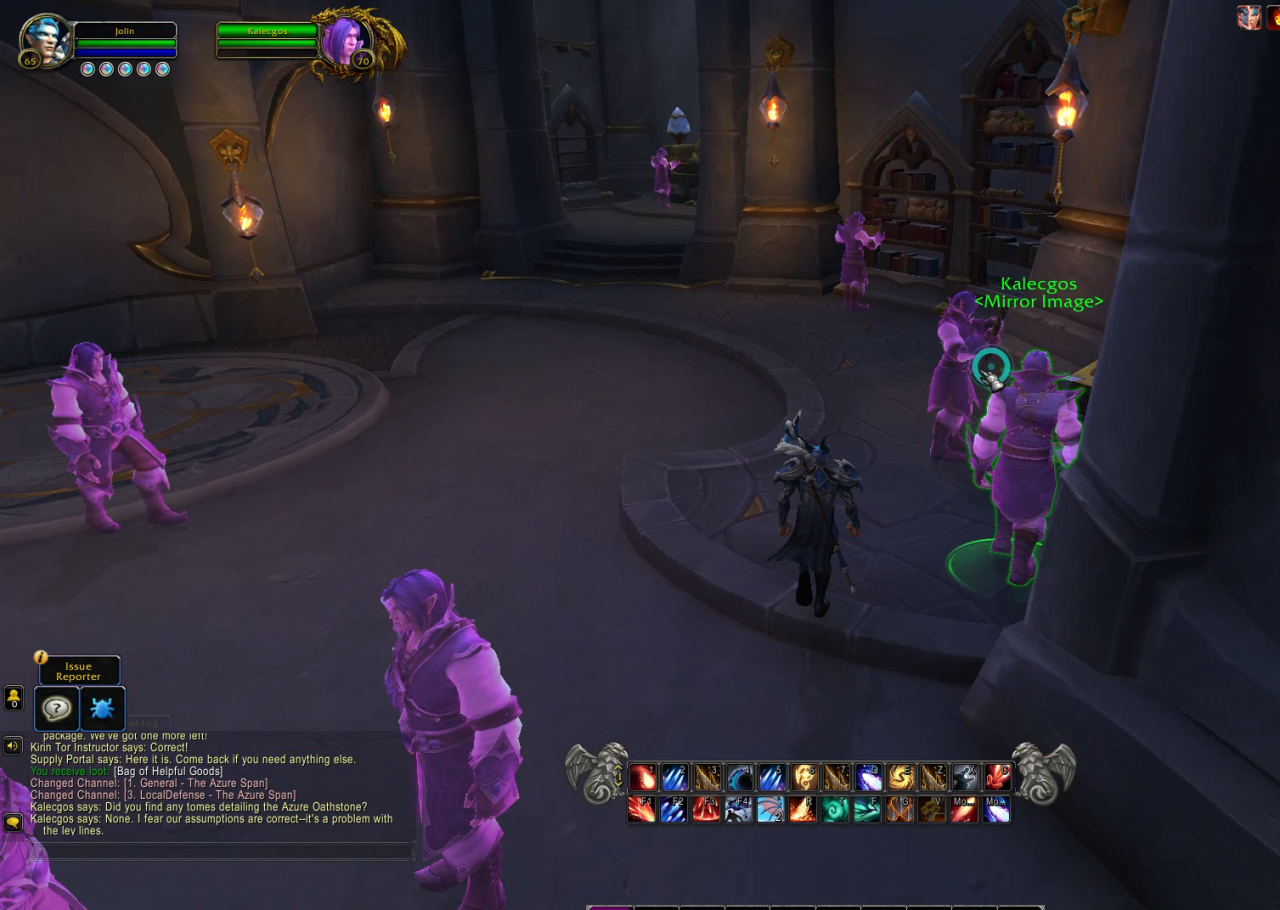Use the dark crescent ability on key 4
Screen dimensions: 1280x910
click(x=739, y=777)
